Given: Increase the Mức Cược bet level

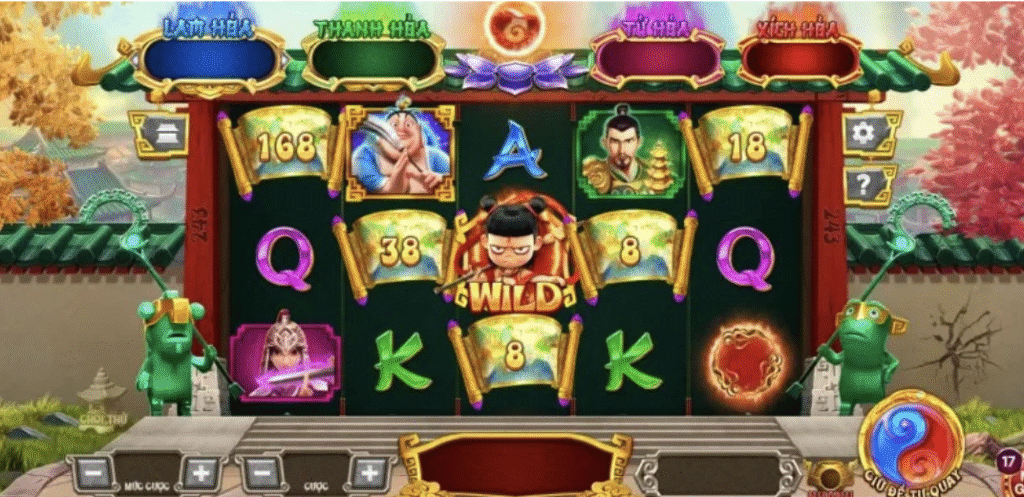Looking at the screenshot, I should [x=200, y=472].
